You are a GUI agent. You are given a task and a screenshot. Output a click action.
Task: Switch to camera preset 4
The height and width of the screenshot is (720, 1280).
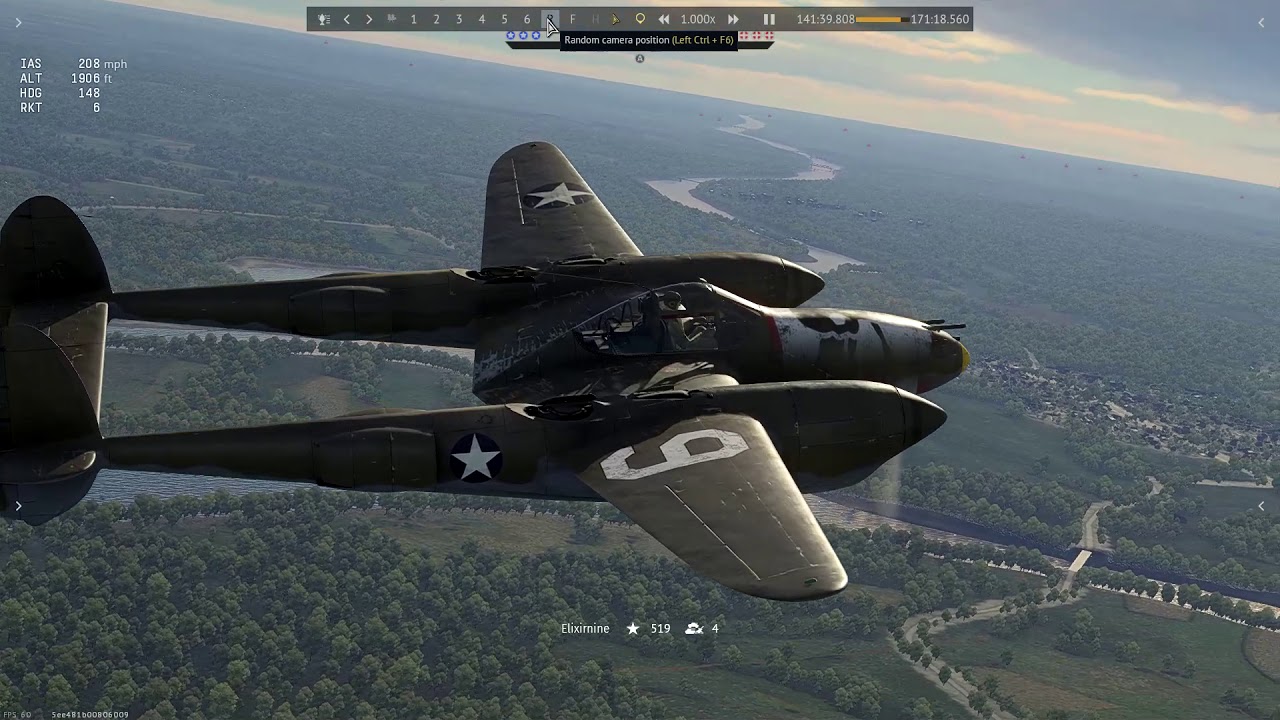point(482,19)
